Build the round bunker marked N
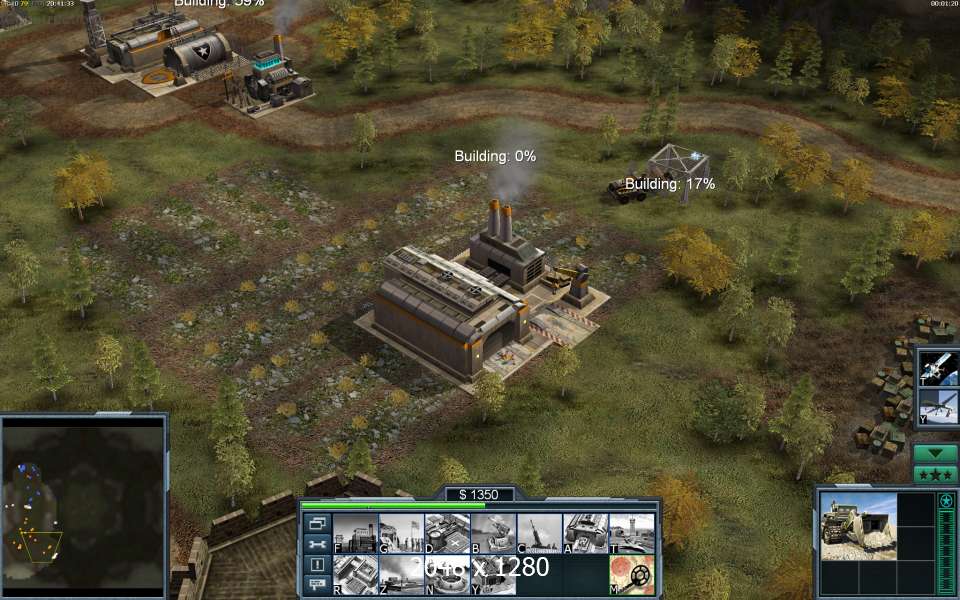The image size is (960, 600). pyautogui.click(x=447, y=575)
